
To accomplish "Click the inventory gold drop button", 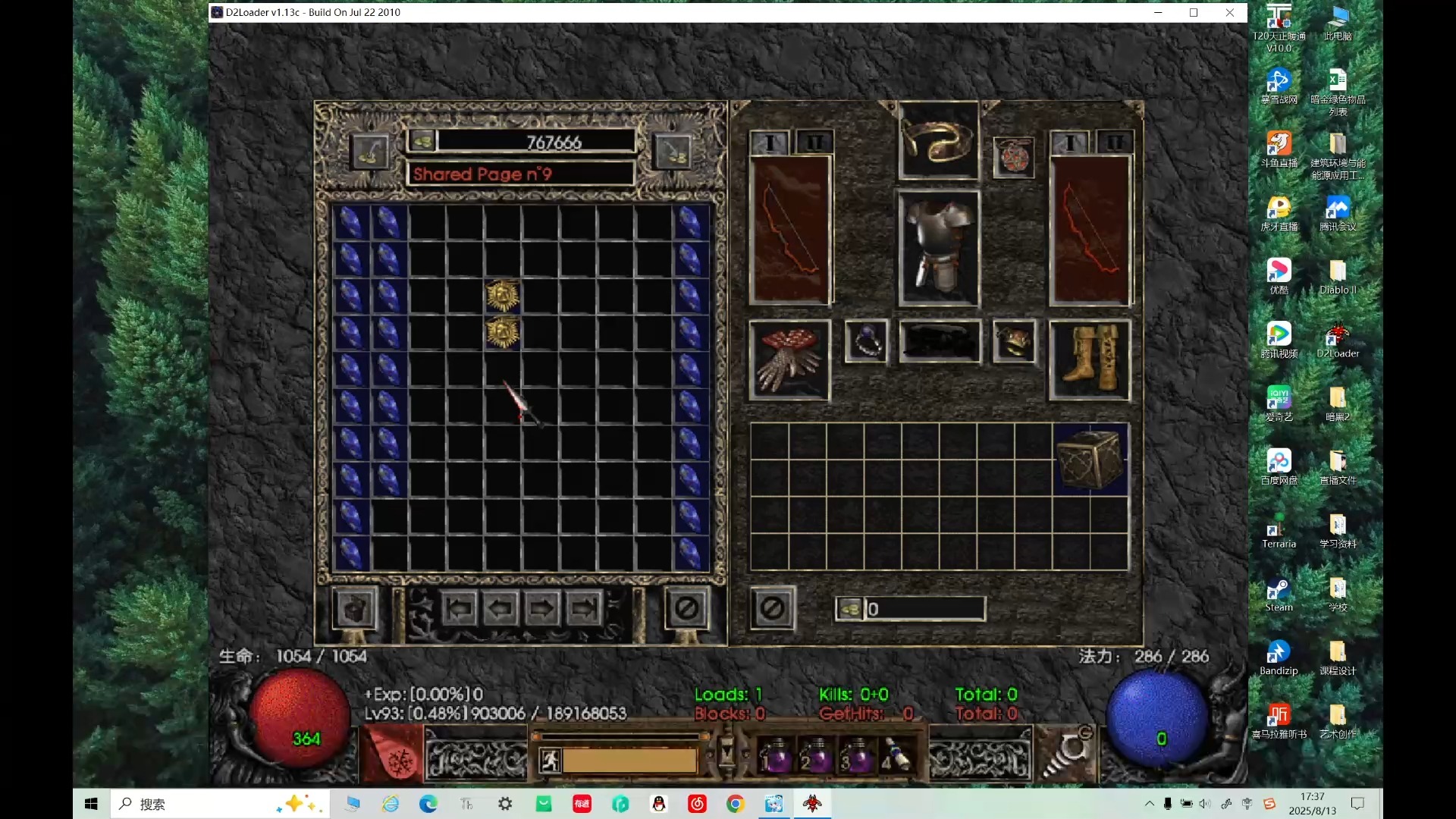I will (x=850, y=609).
